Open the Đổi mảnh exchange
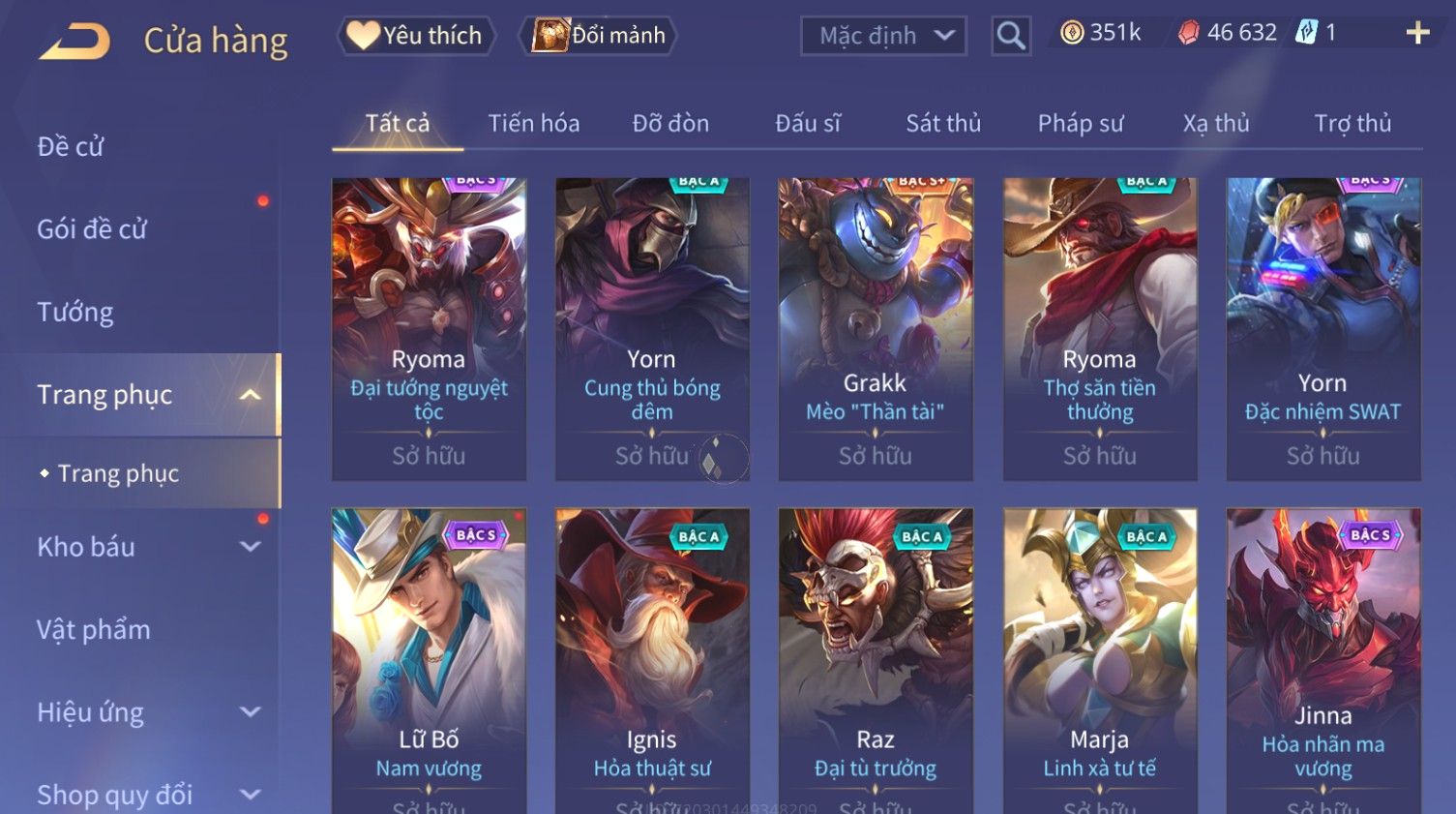The image size is (1456, 814). tap(599, 36)
